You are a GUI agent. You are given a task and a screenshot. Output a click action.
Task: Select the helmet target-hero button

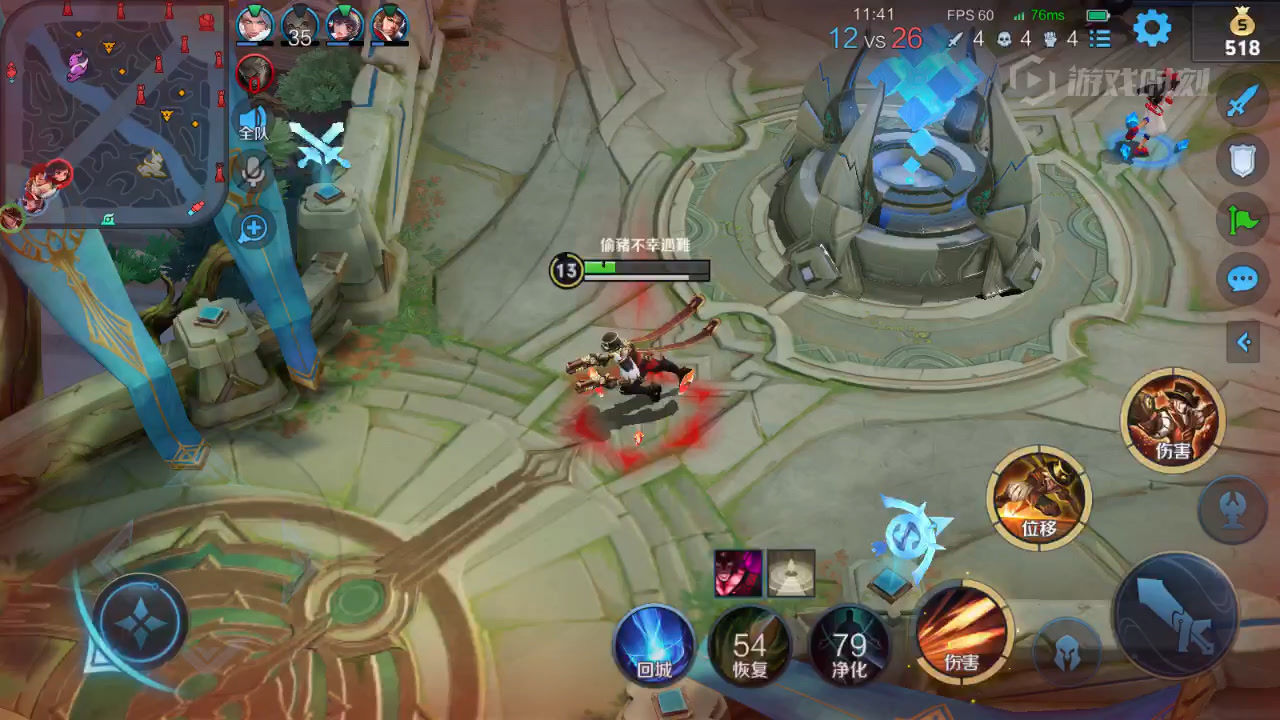tap(1066, 653)
